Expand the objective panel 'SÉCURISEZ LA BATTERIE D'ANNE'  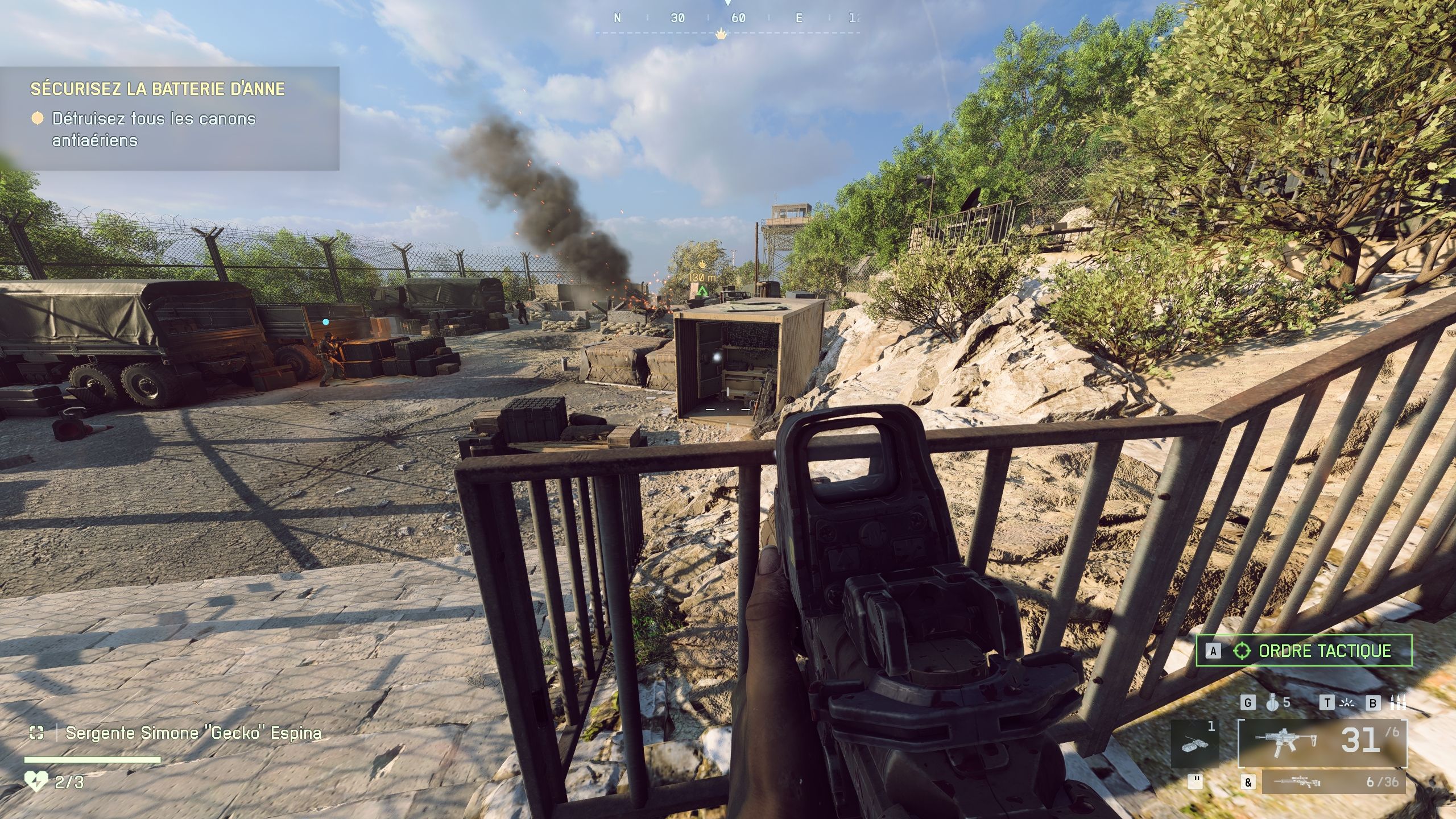(156, 89)
